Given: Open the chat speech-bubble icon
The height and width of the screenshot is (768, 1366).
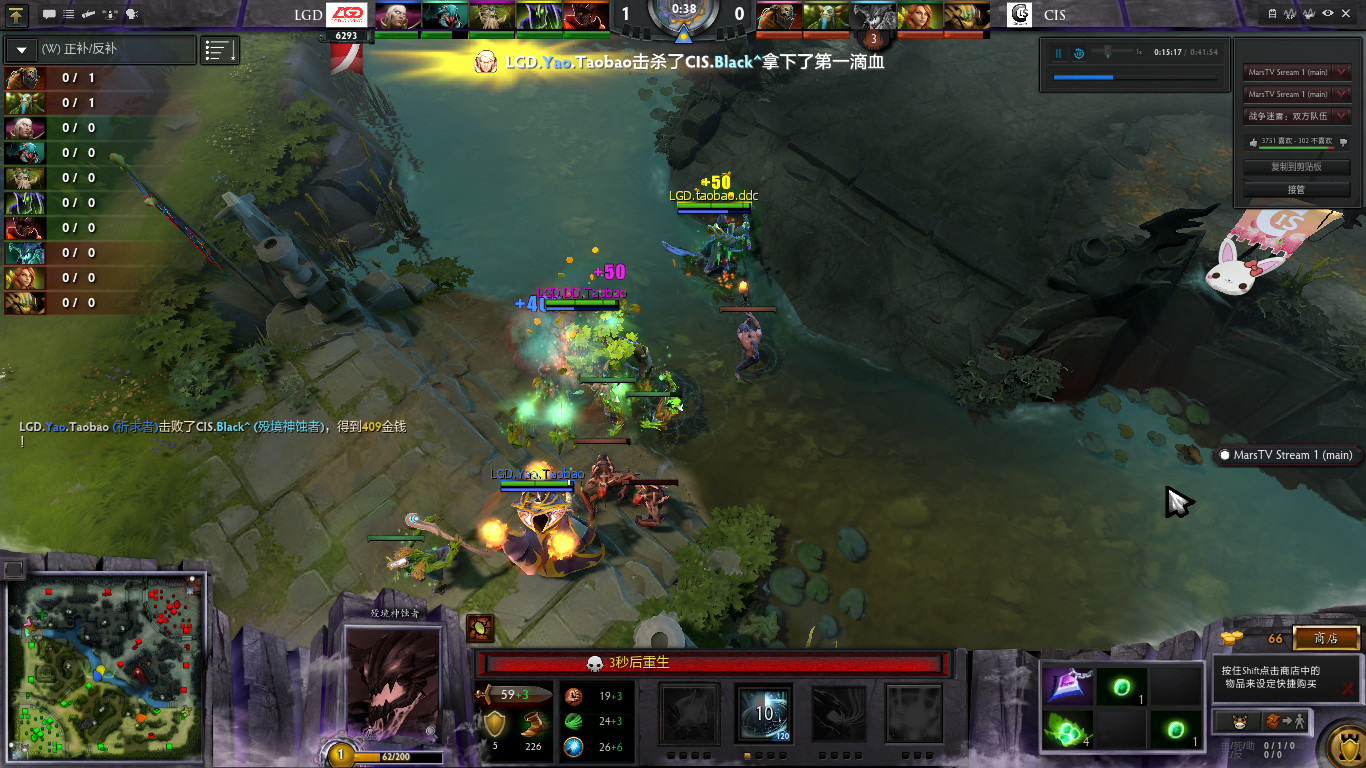Looking at the screenshot, I should click(48, 15).
